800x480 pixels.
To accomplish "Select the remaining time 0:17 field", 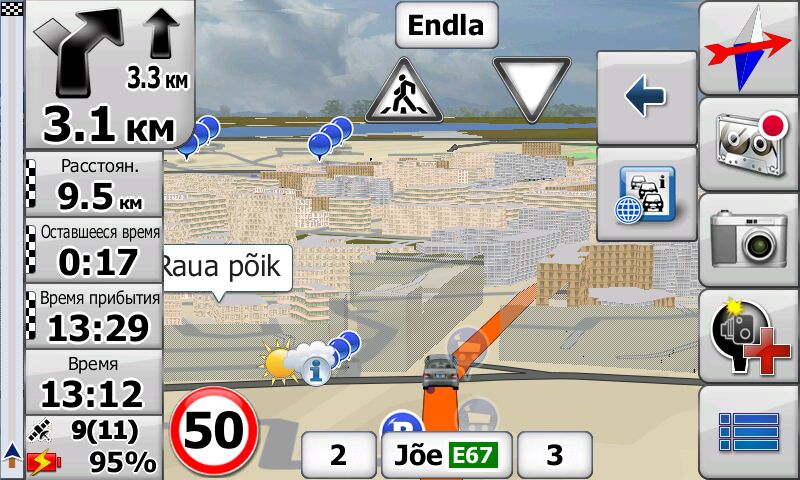I will click(97, 250).
